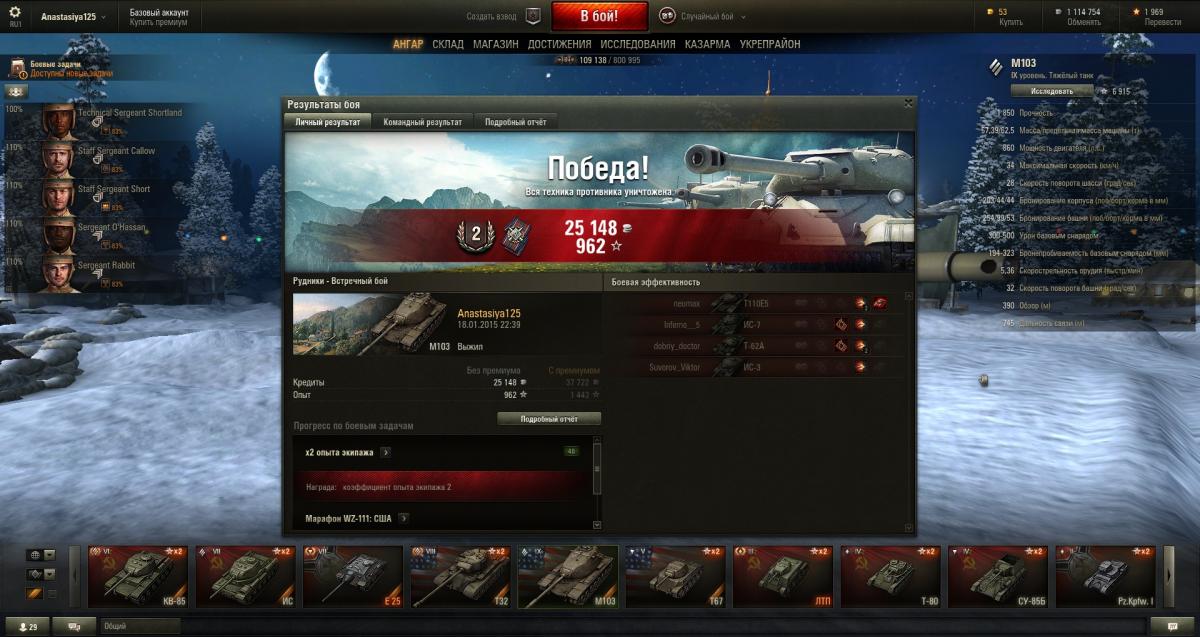Open ДОСТИЖЕНИЯ achievements page
Viewport: 1200px width, 637px height.
click(560, 44)
